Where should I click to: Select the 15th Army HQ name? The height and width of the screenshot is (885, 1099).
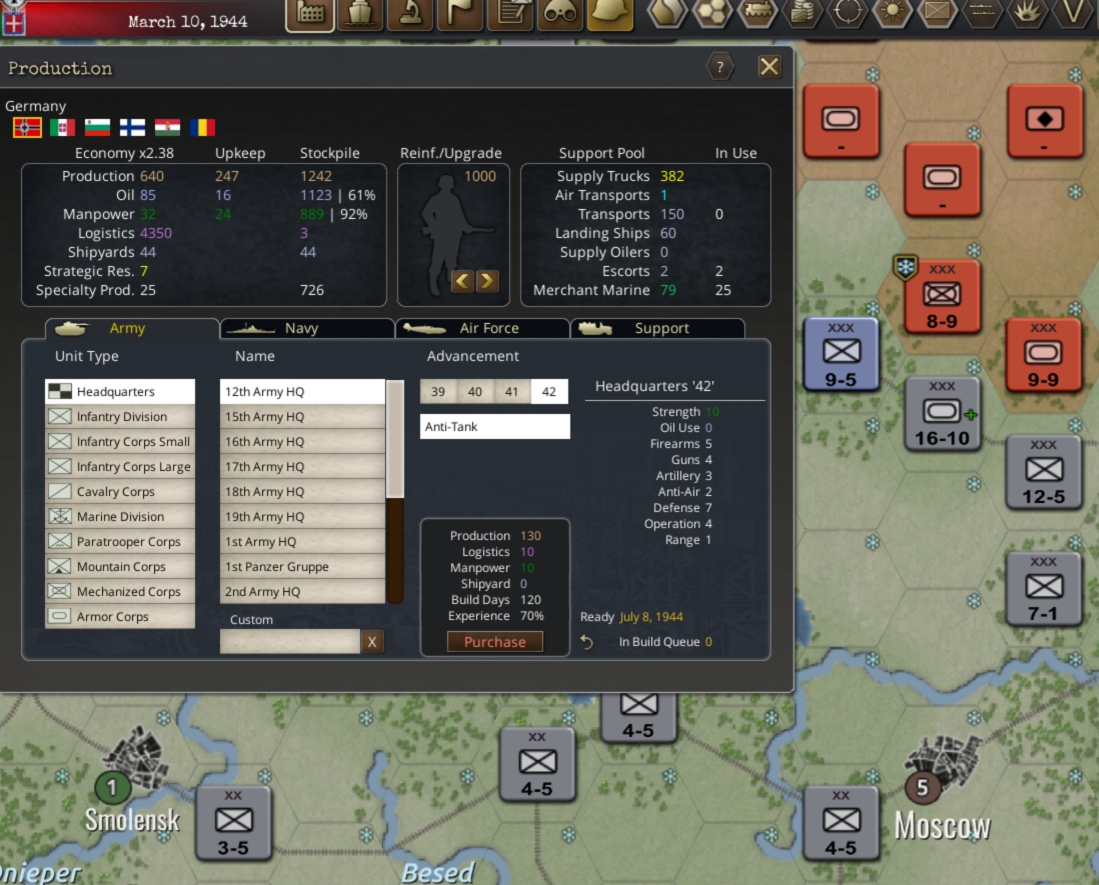(302, 417)
